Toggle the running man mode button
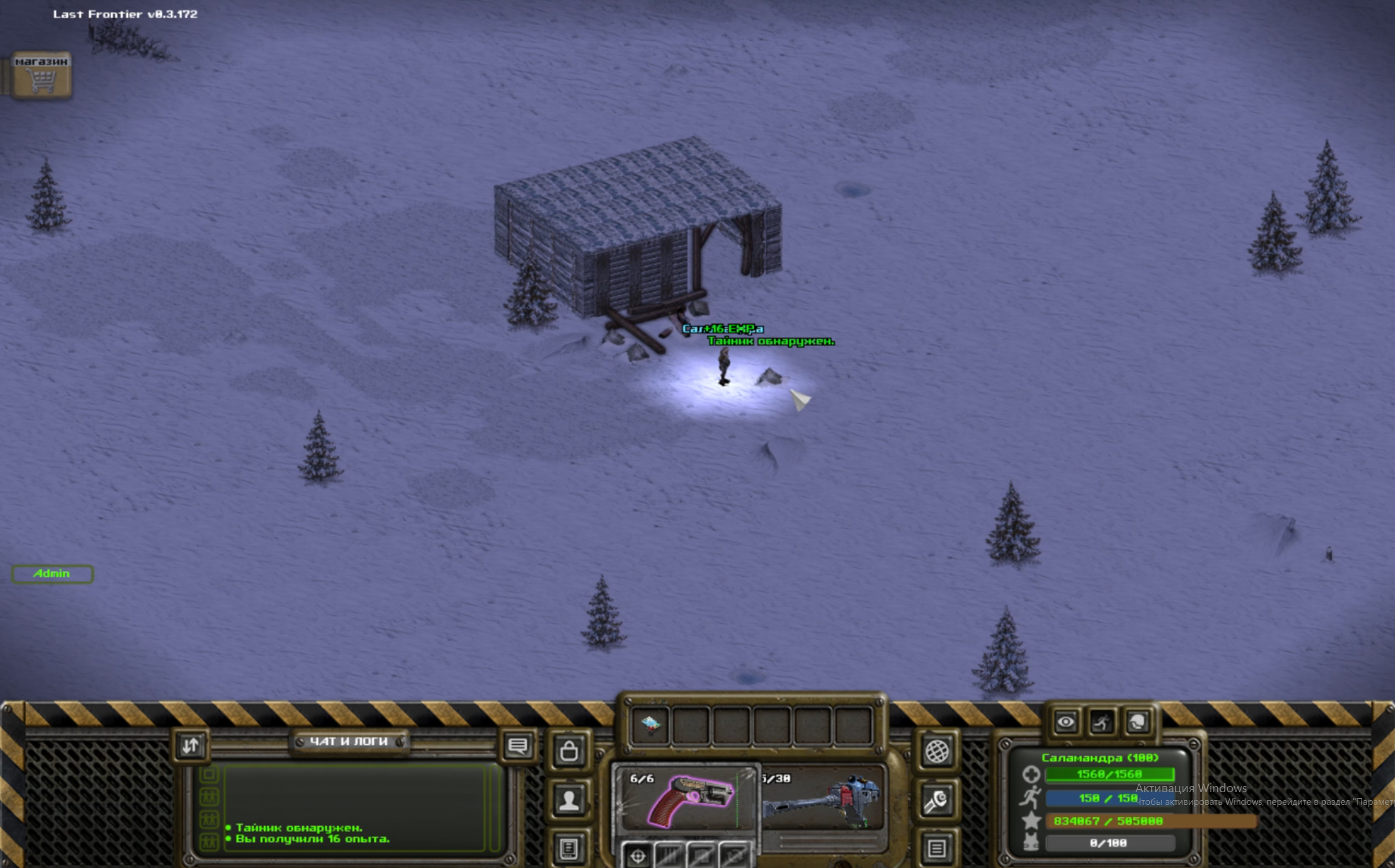The height and width of the screenshot is (868, 1395). click(x=1101, y=722)
